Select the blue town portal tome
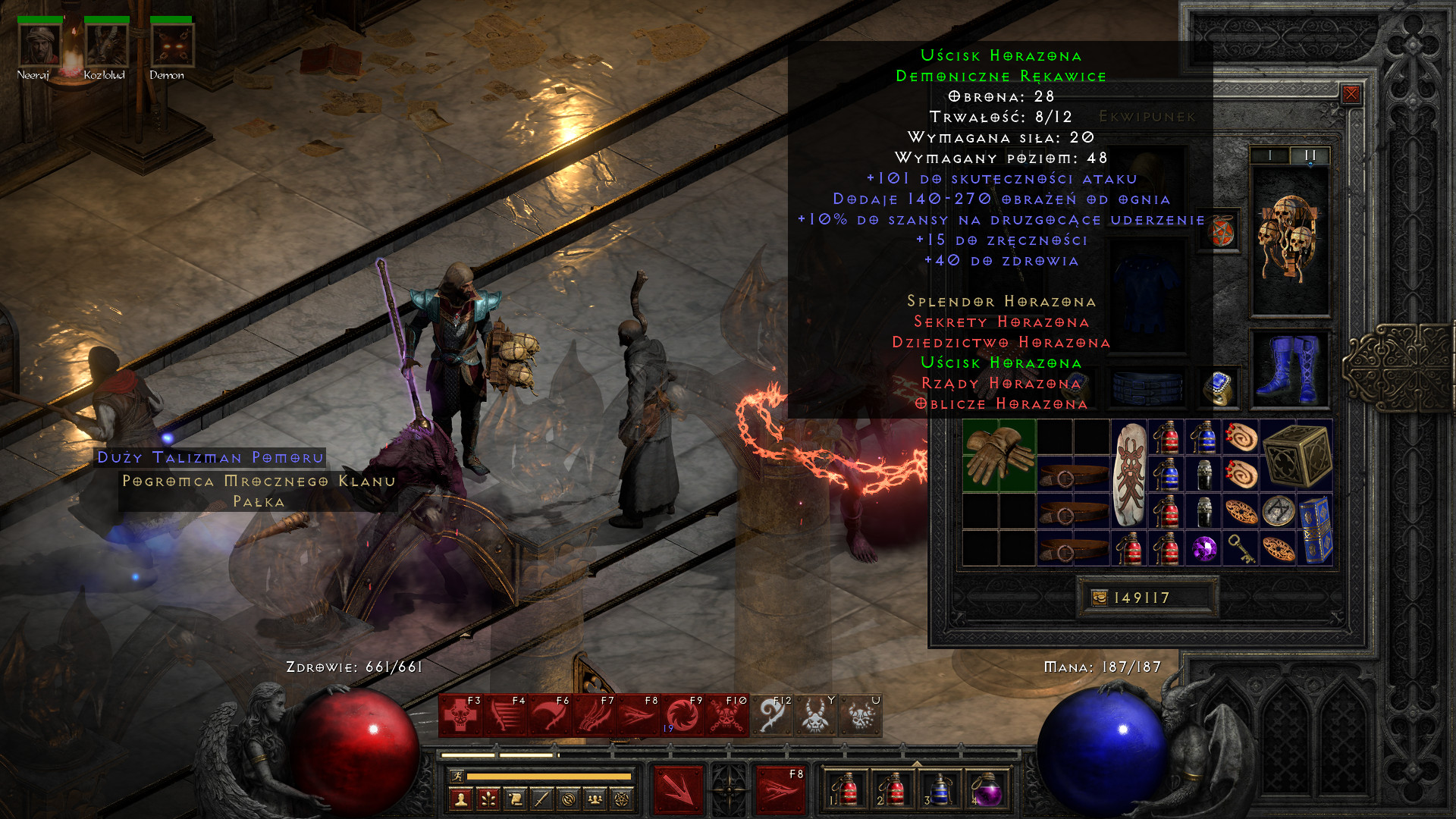 coord(1315,531)
